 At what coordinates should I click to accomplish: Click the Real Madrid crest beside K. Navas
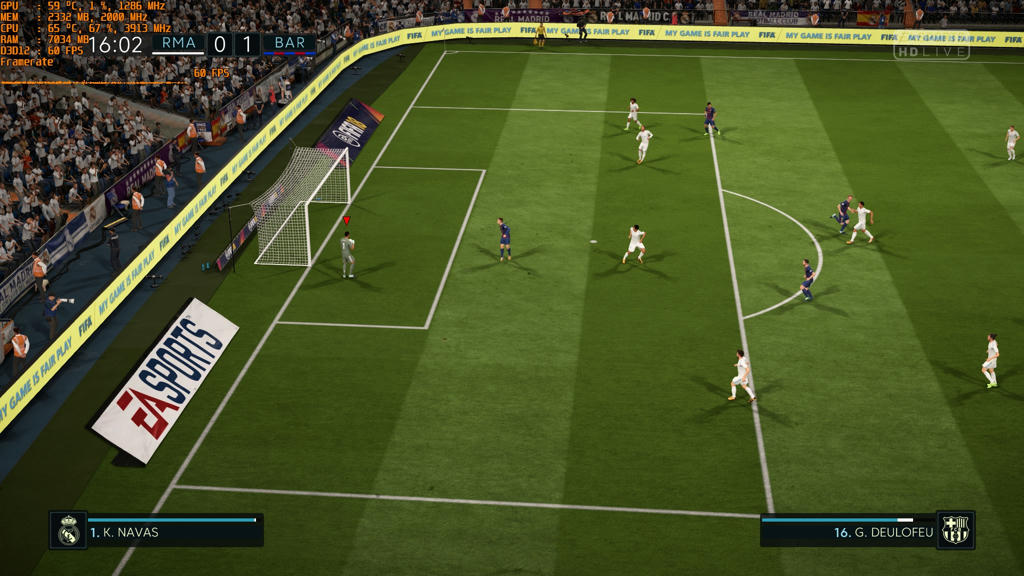point(68,530)
